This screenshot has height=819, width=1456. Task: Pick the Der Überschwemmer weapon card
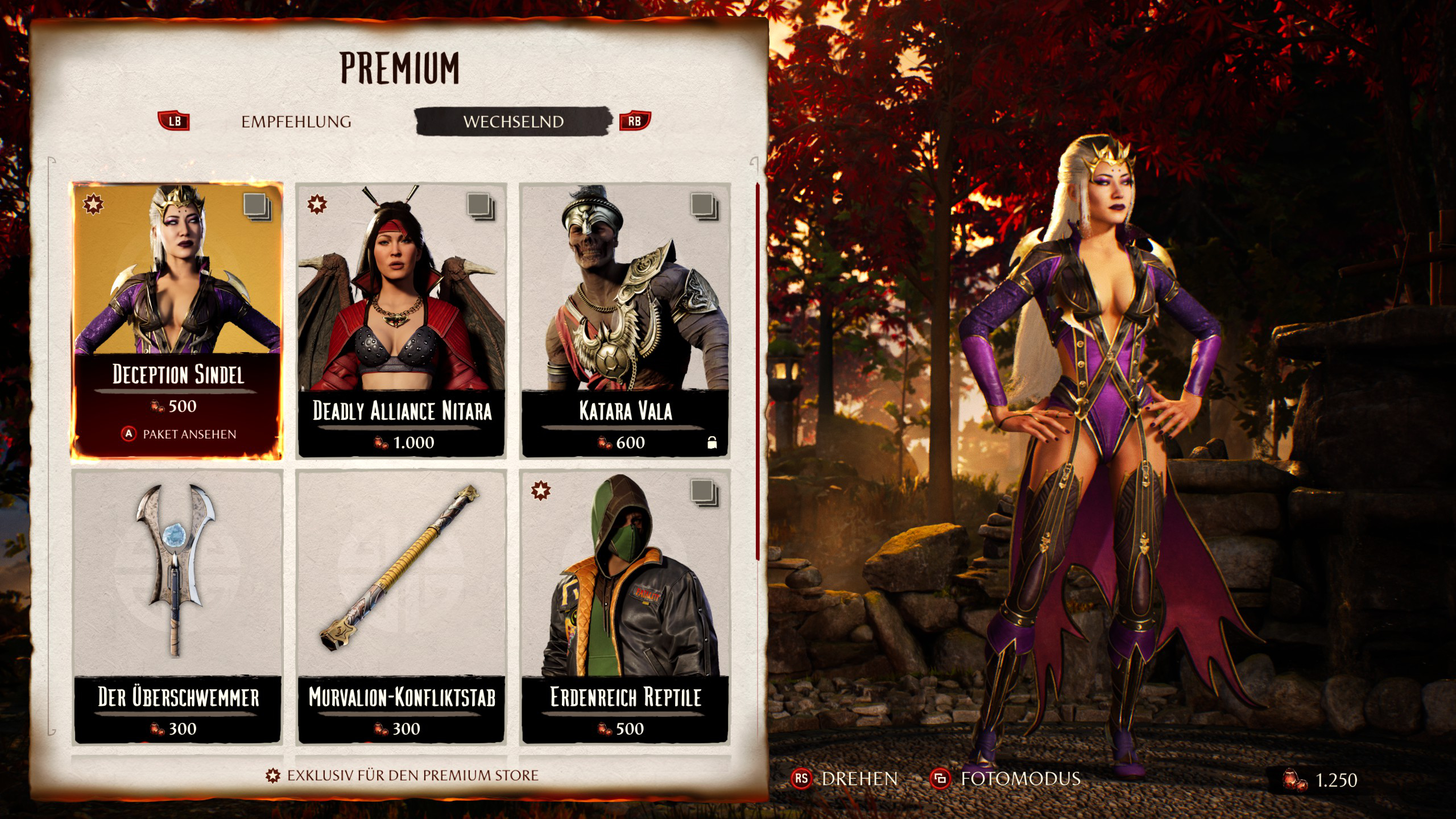177,606
